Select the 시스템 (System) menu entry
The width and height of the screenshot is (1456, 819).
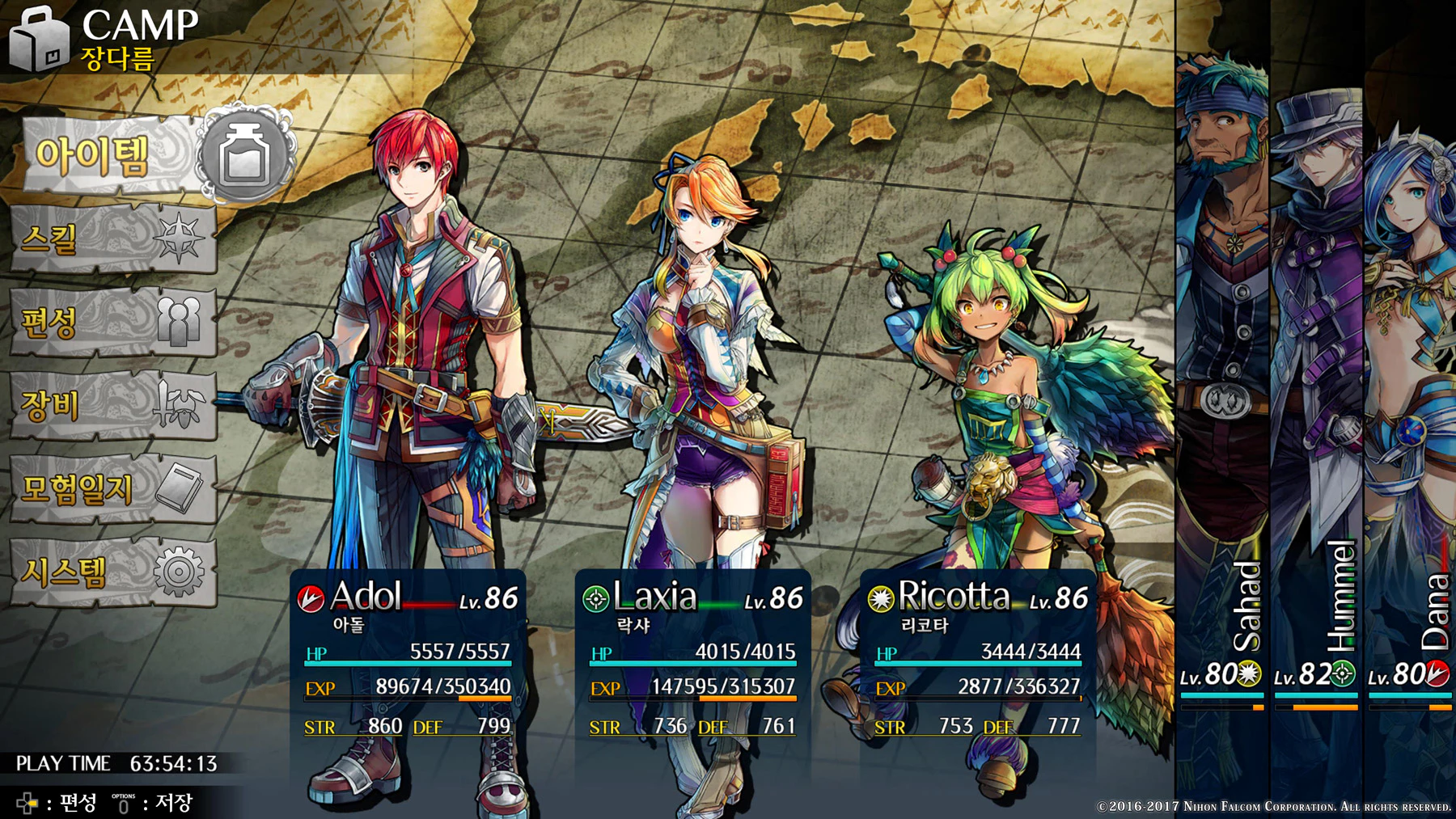coord(113,572)
